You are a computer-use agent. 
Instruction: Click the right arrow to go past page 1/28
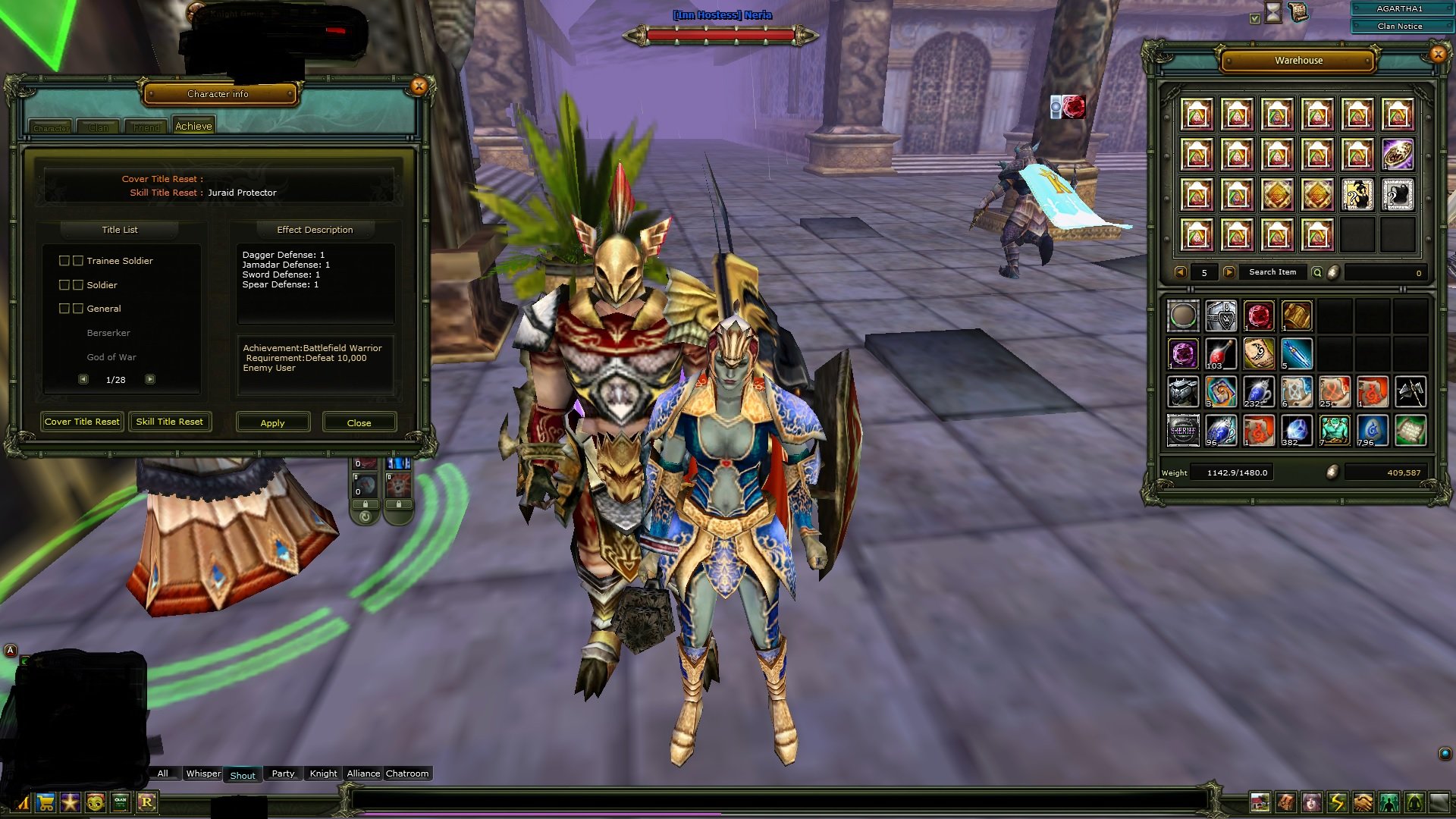150,379
